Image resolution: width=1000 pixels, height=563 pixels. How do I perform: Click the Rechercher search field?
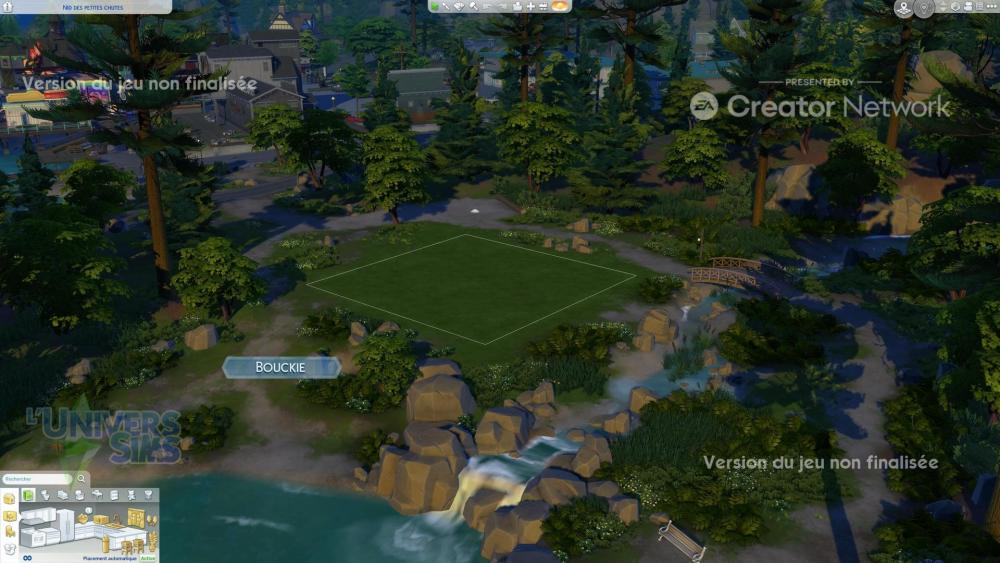(x=36, y=479)
